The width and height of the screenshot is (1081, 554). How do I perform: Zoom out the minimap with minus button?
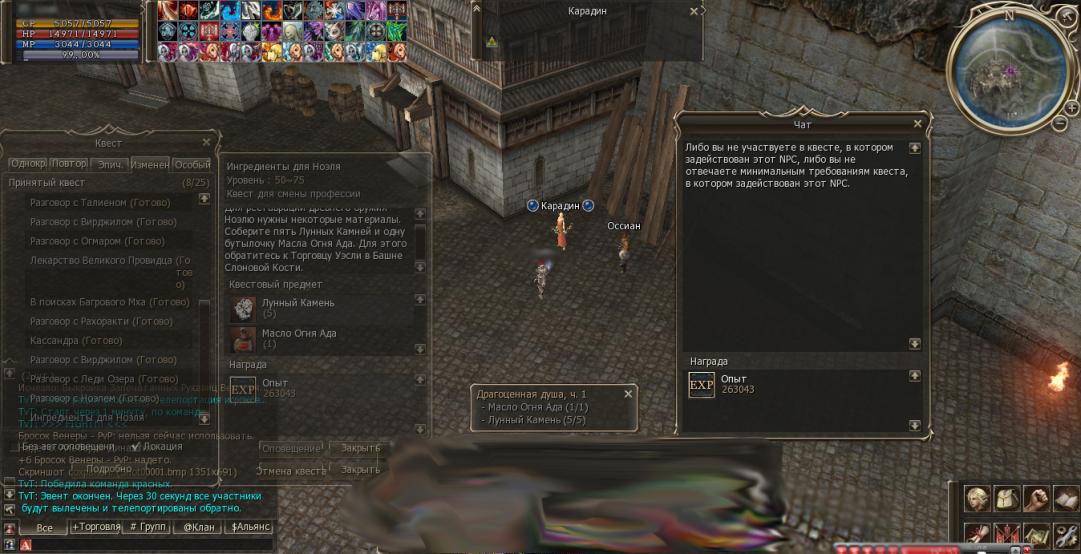click(1059, 123)
